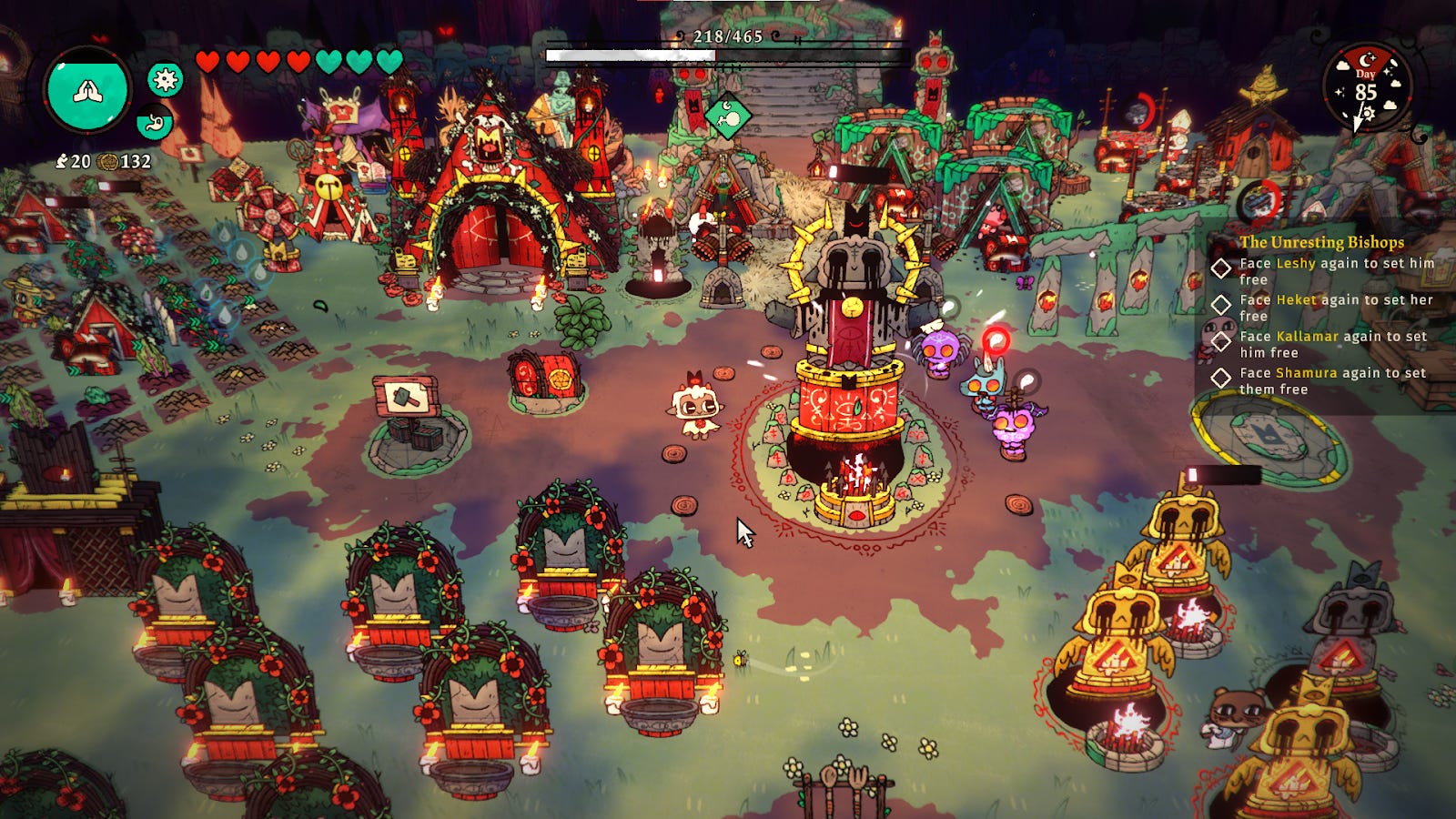Open The Unresting Bishops quest title
This screenshot has width=1456, height=819.
click(1321, 242)
